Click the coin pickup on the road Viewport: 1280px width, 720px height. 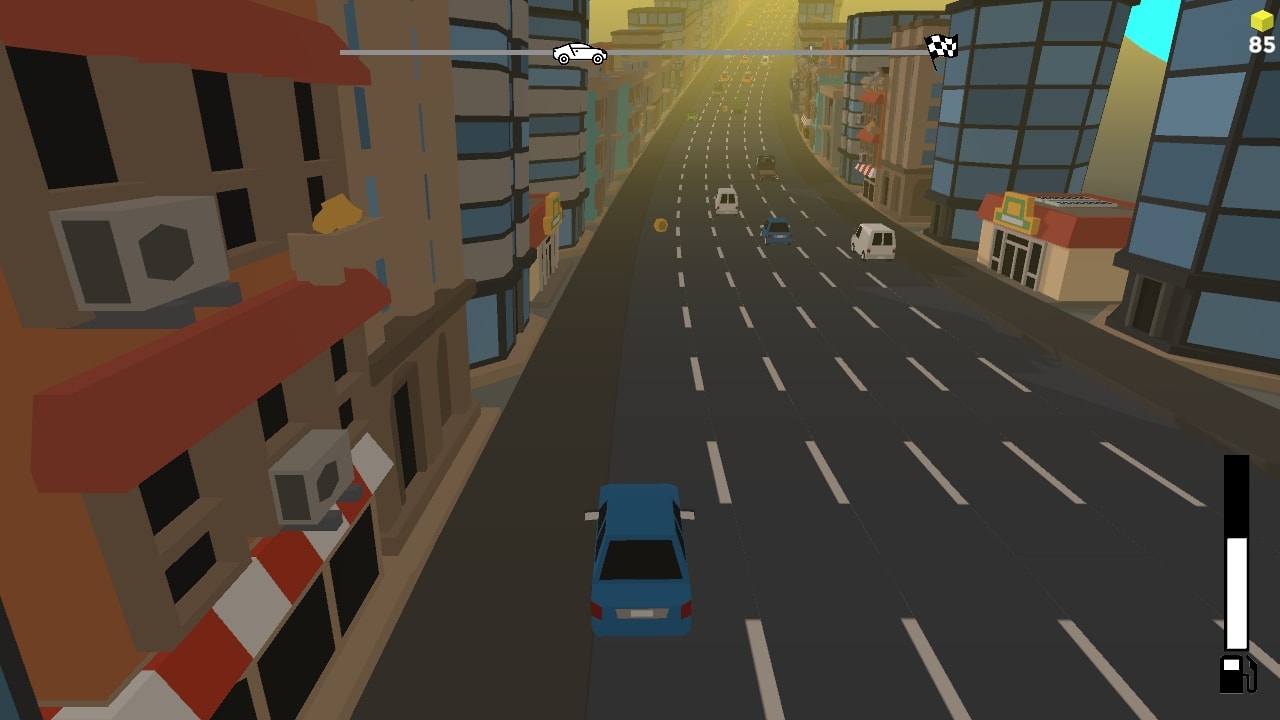click(x=659, y=224)
